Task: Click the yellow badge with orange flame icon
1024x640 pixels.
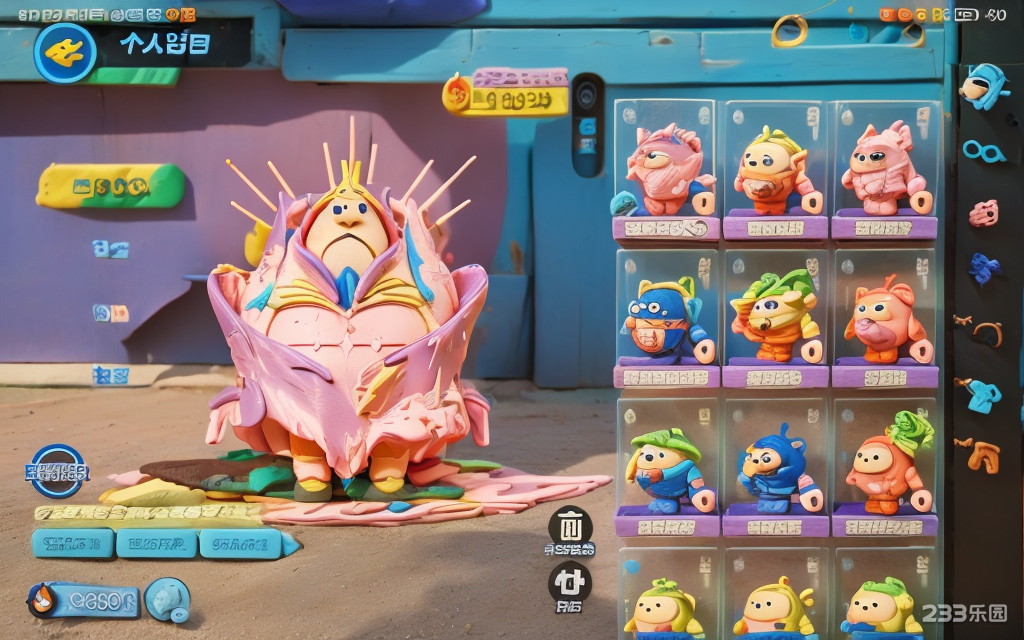Action: [505, 96]
